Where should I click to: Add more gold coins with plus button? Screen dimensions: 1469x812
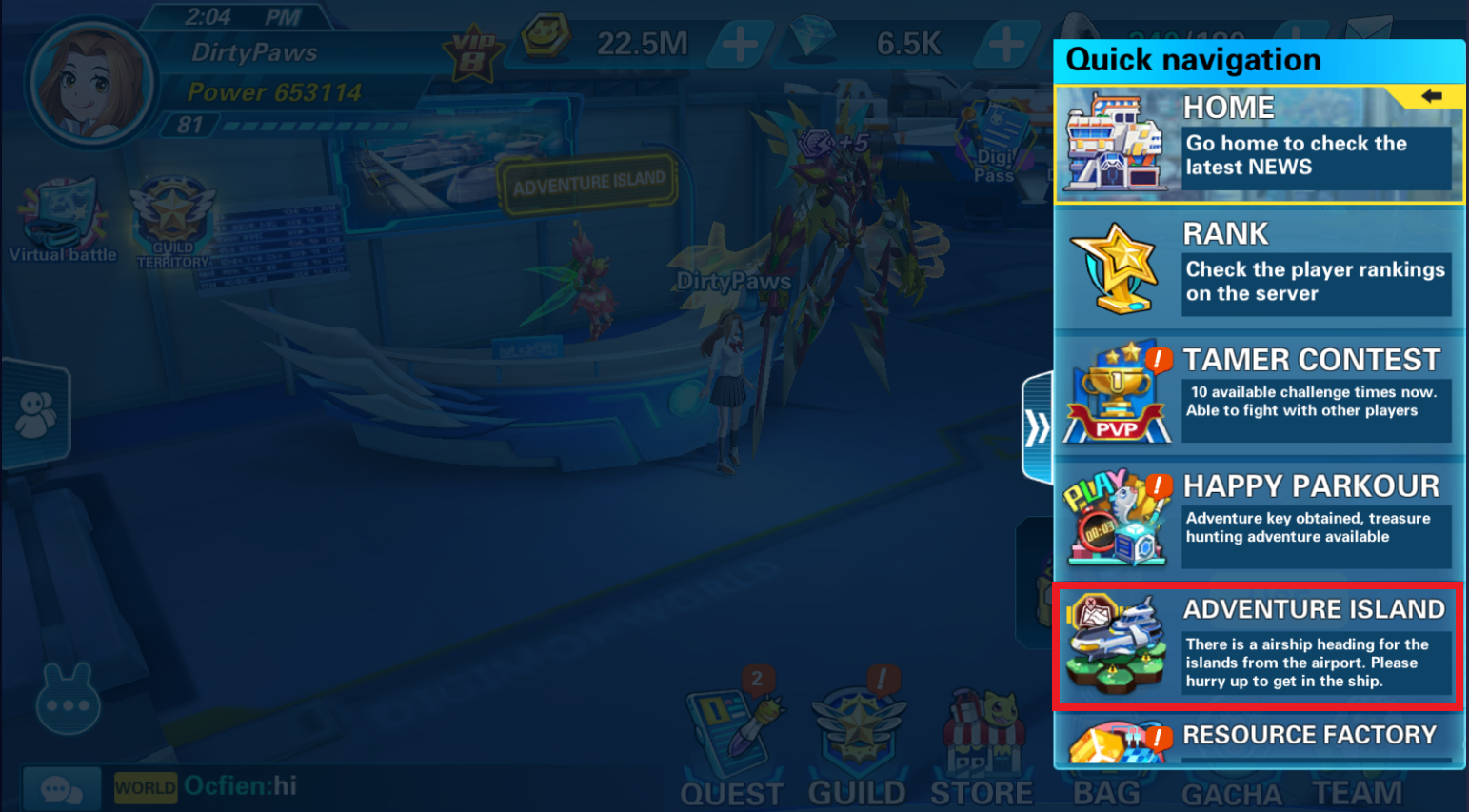[740, 44]
